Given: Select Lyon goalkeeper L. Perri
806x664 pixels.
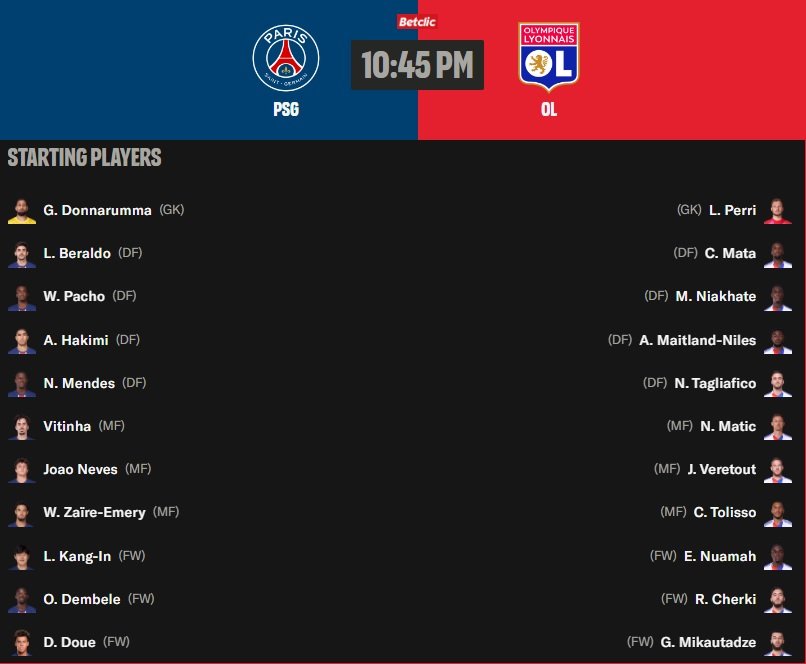Looking at the screenshot, I should tap(732, 210).
